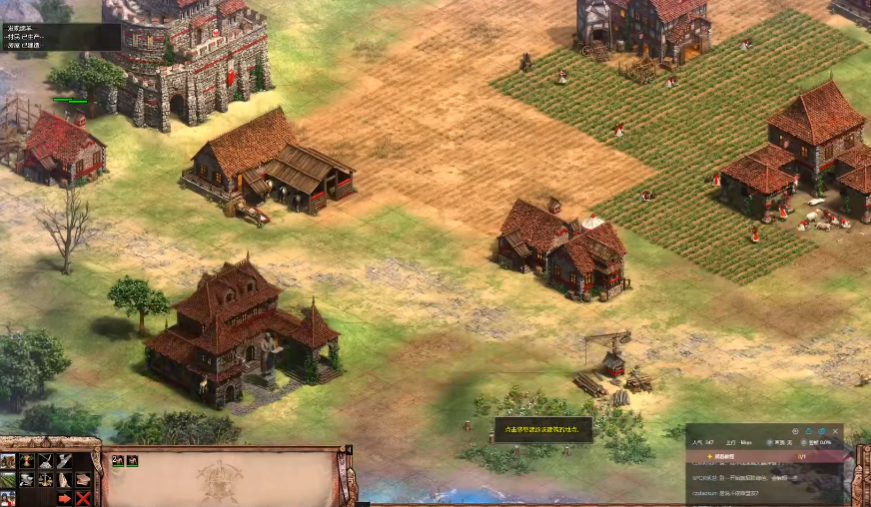The height and width of the screenshot is (507, 871).
Task: Pick the Mining Camp pickaxe icon
Action: [x=46, y=461]
